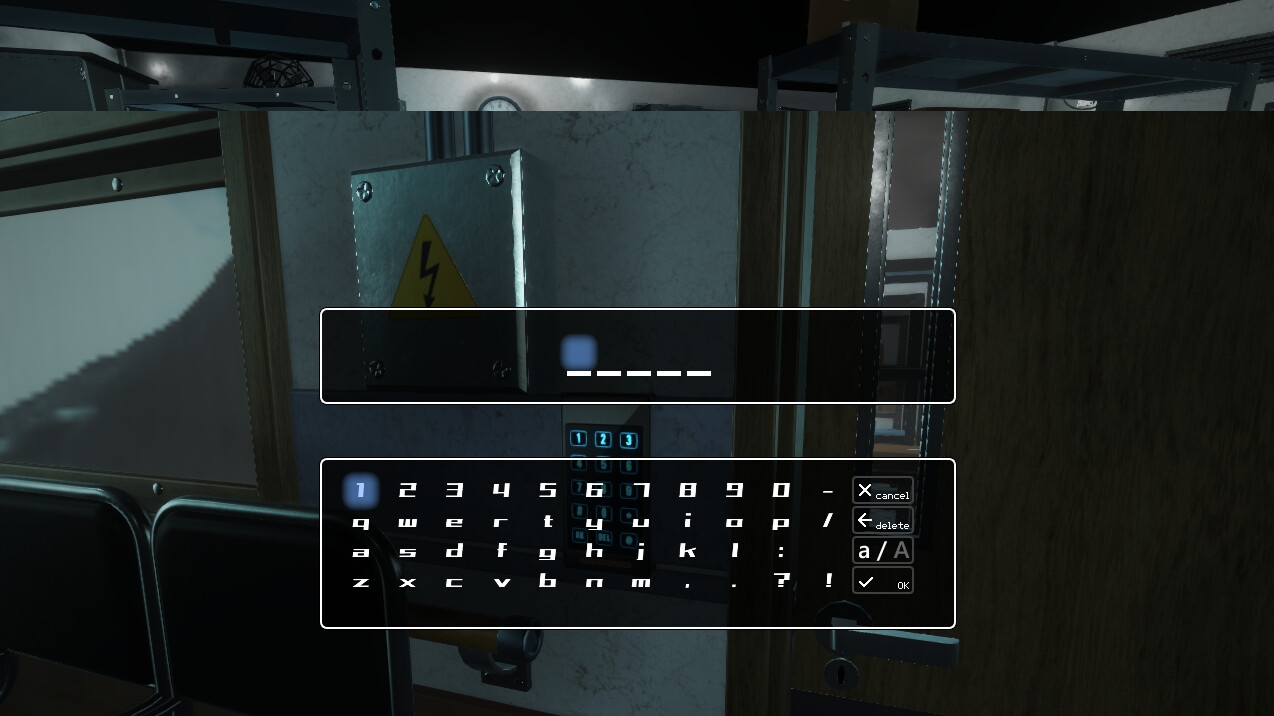1274x716 pixels.
Task: Click the letter t key
Action: click(x=548, y=521)
